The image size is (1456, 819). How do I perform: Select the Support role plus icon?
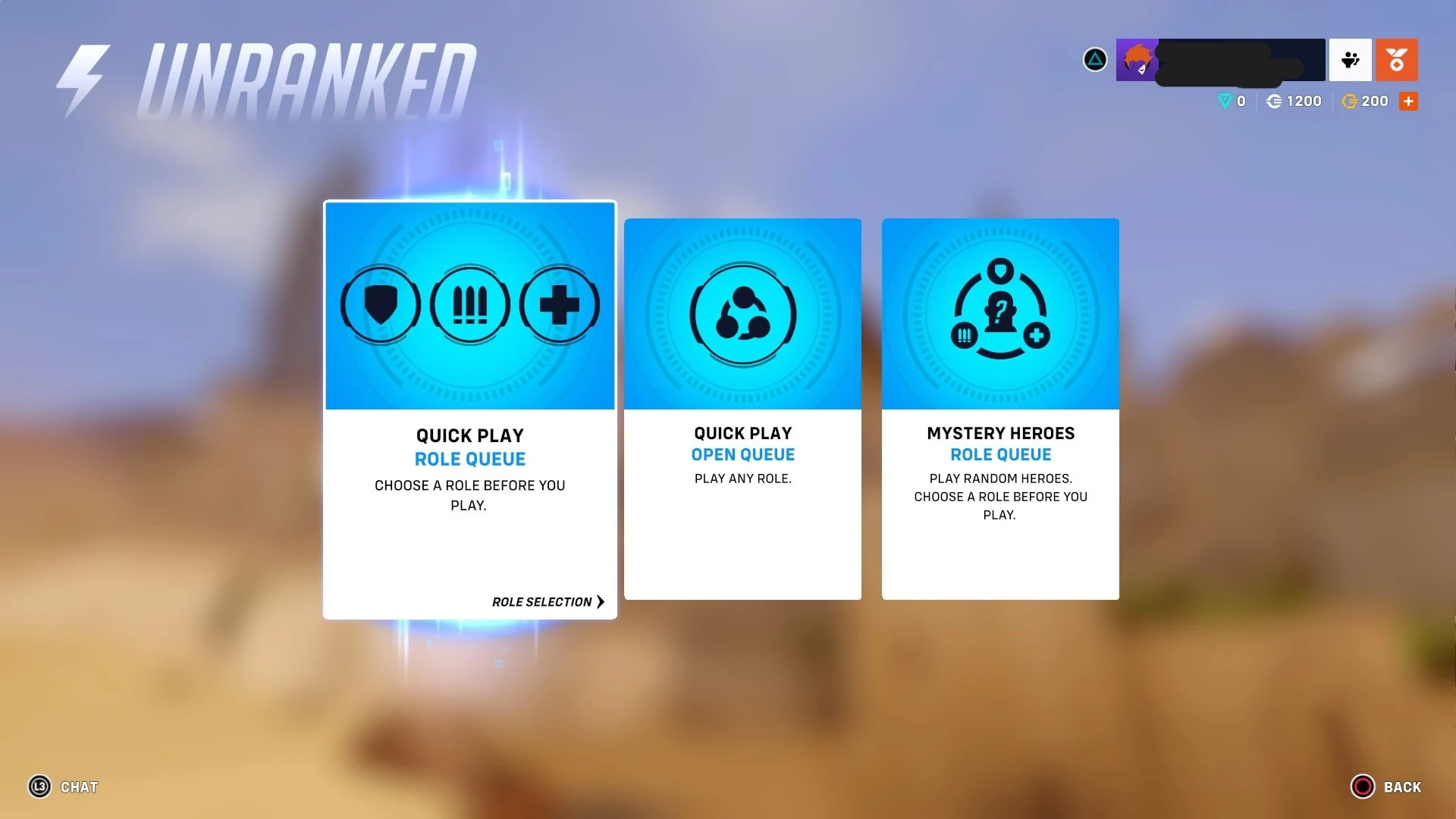[559, 305]
